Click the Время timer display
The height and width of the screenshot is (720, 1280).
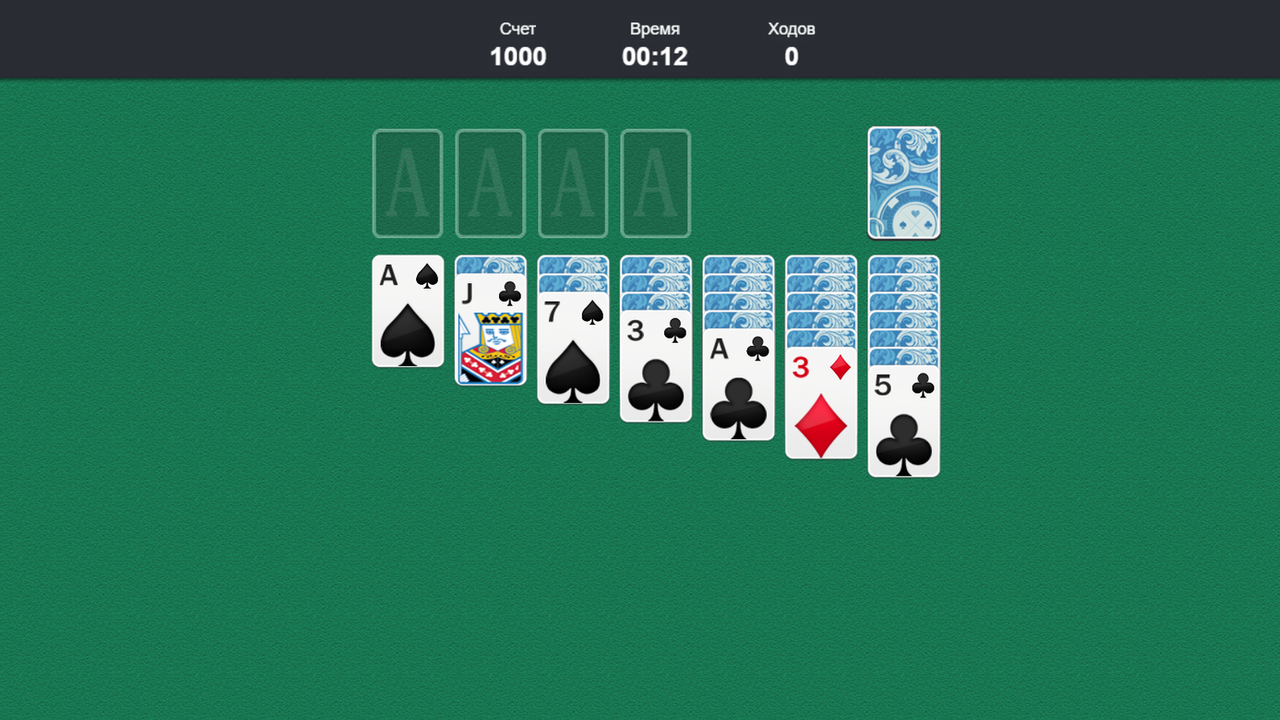[x=655, y=43]
